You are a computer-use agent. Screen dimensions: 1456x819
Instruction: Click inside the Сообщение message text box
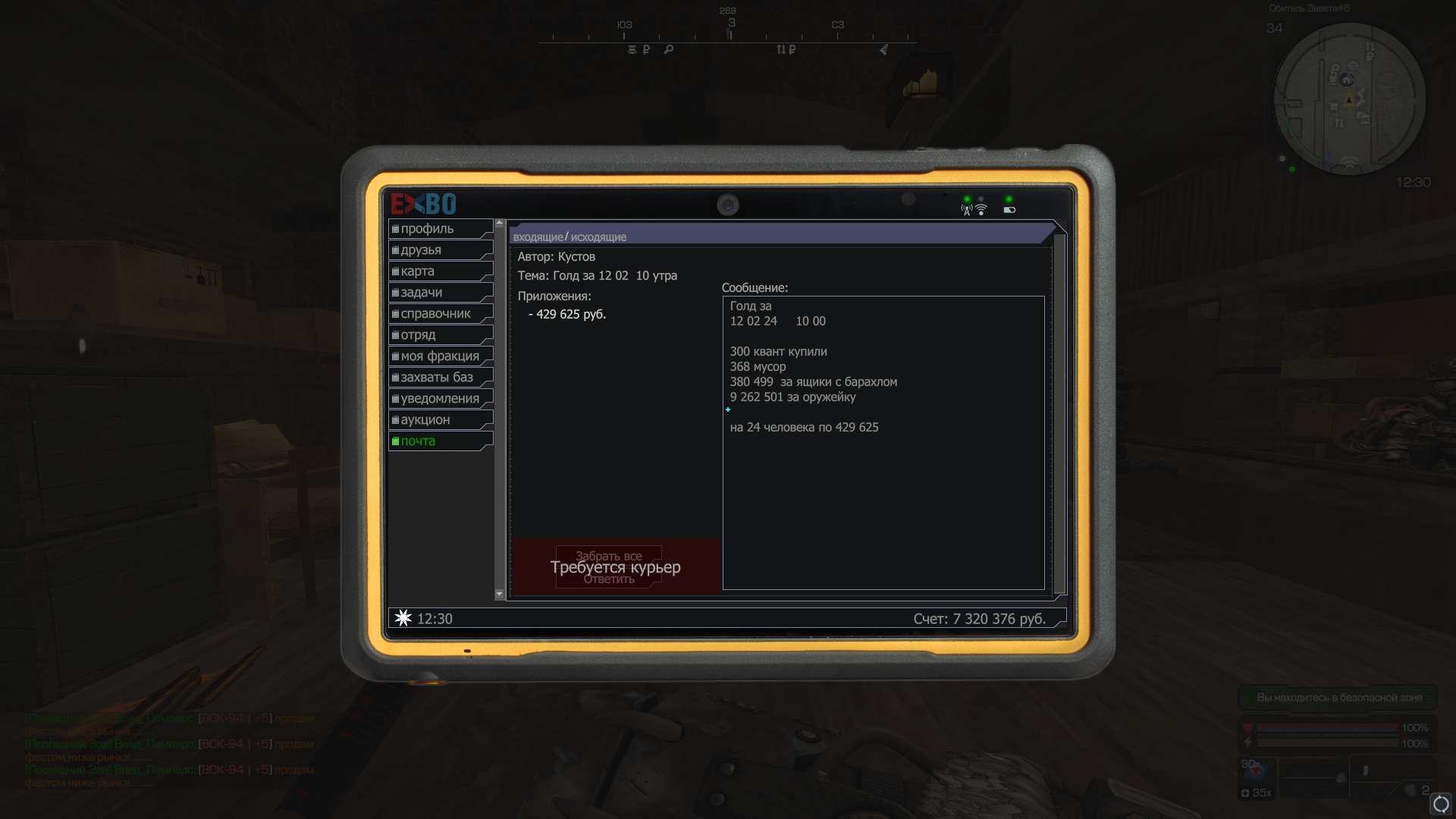click(883, 493)
